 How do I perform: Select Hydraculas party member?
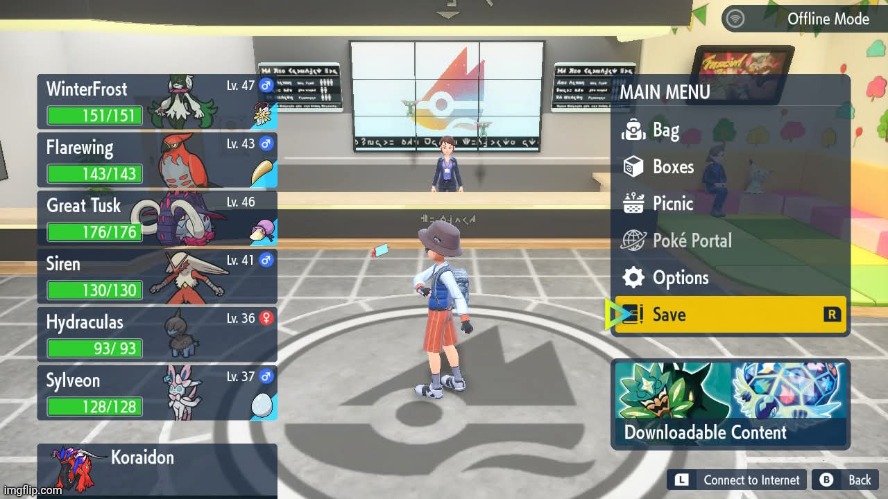(x=157, y=334)
